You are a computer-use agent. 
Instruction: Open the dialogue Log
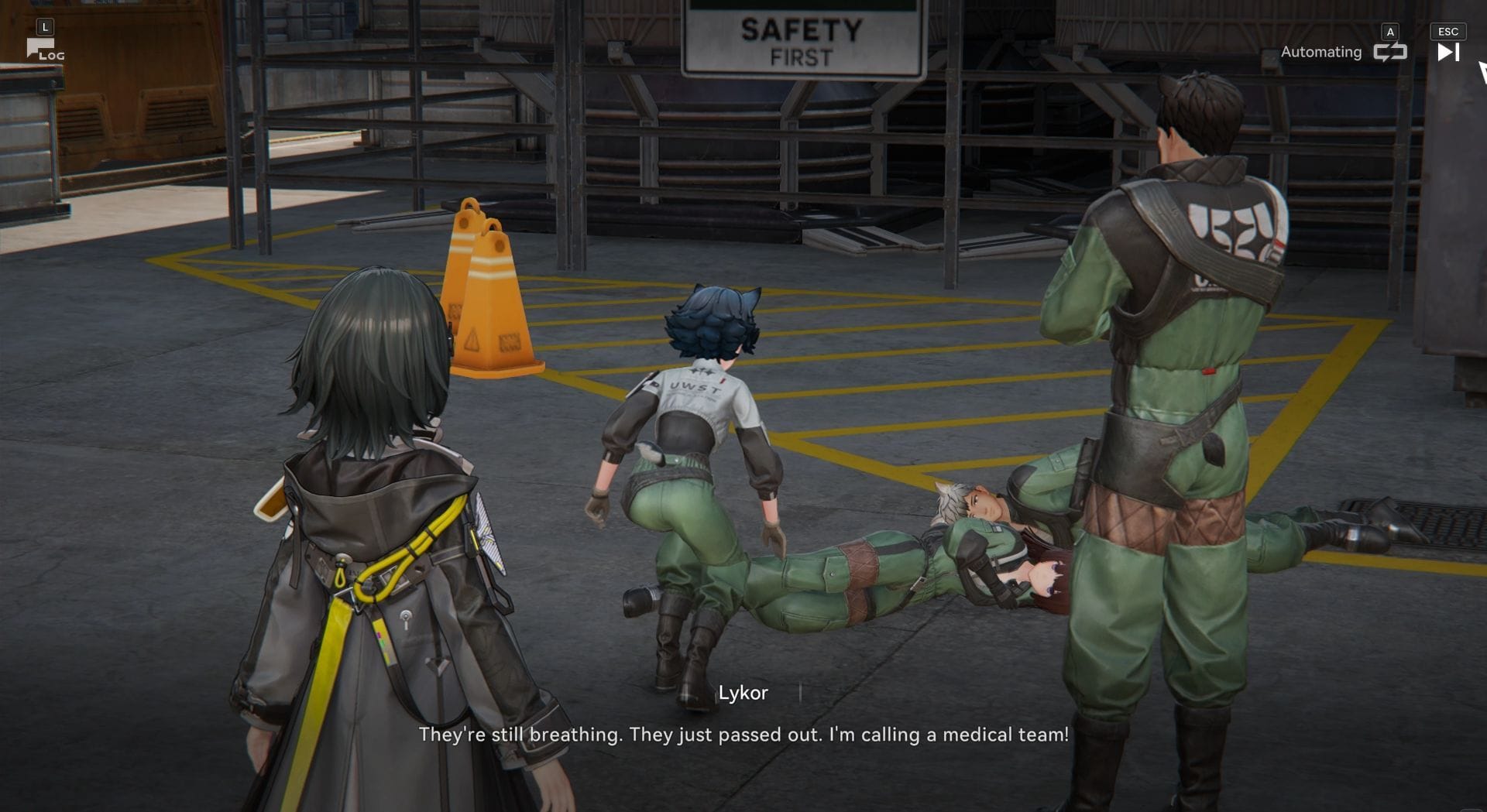tap(44, 50)
